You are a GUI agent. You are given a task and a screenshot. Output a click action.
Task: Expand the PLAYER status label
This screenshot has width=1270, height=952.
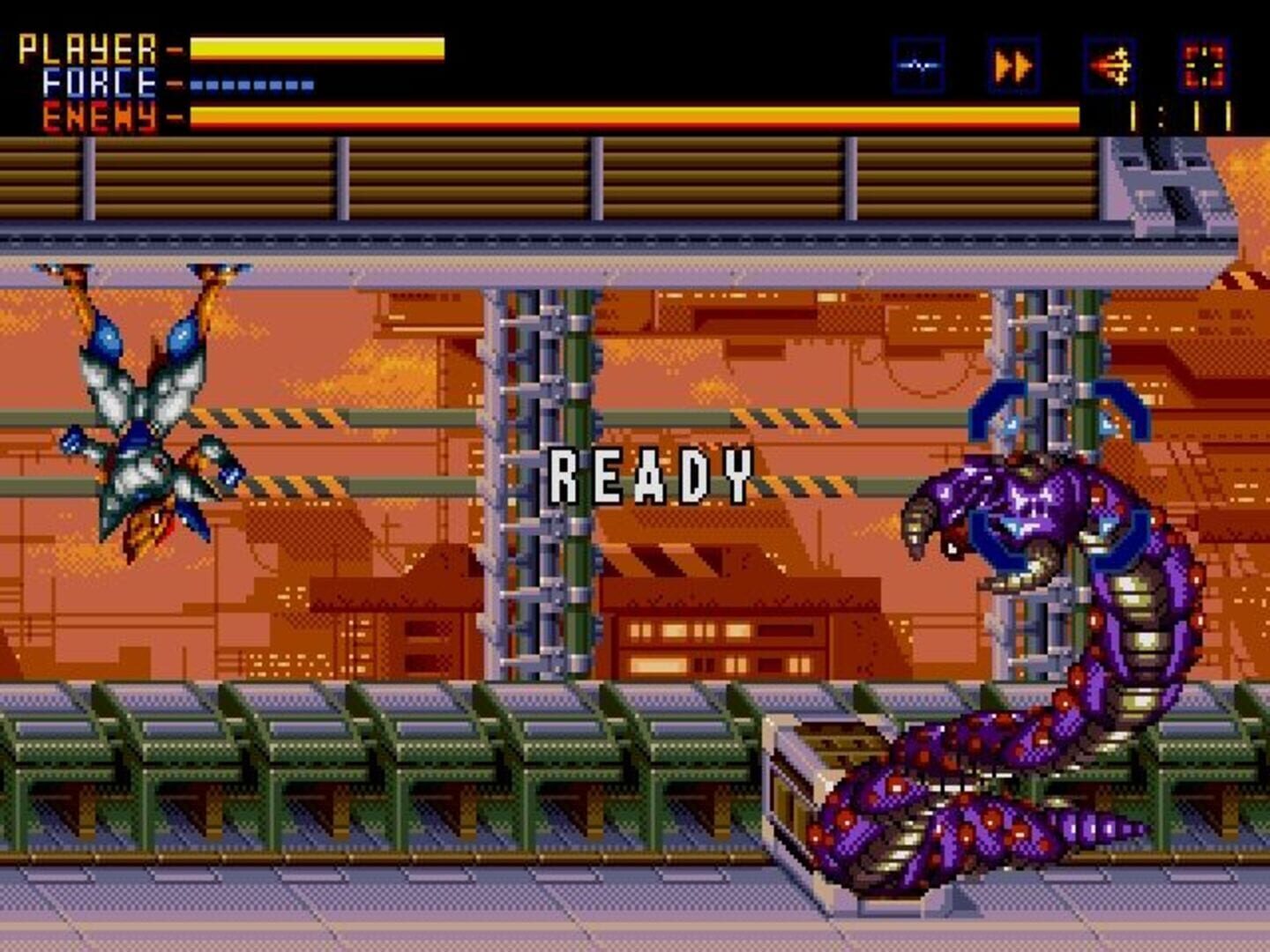(x=88, y=48)
